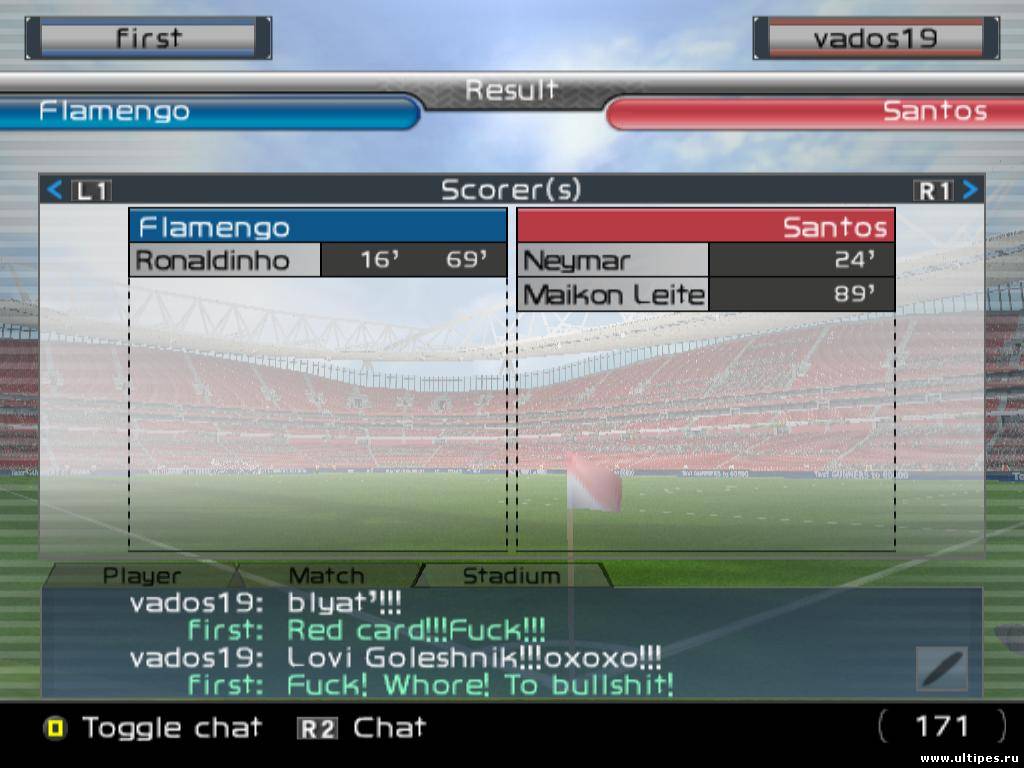1024x768 pixels.
Task: Select the Ronaldinho scorer row
Action: 317,261
